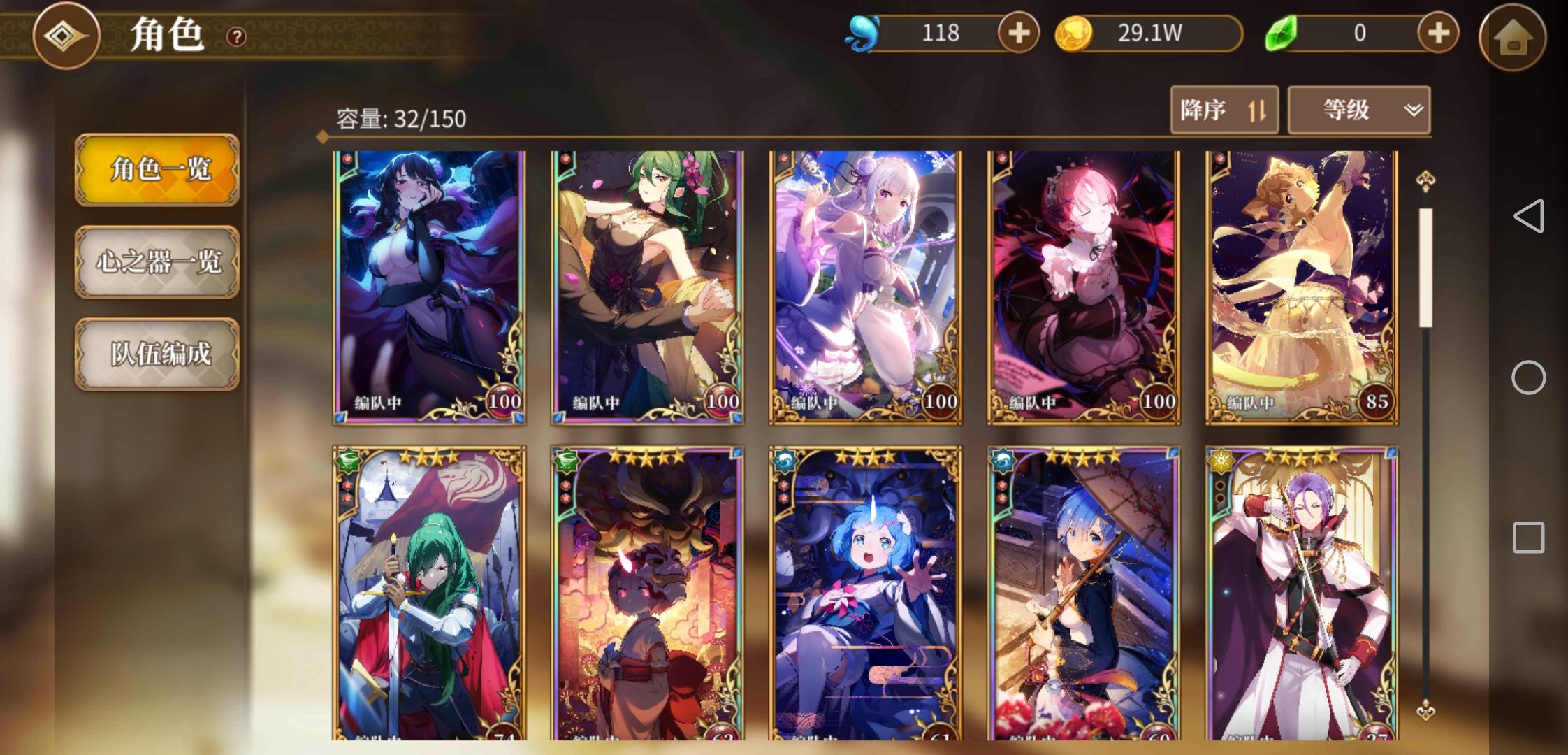1568x755 pixels.
Task: Click the blue water-drop currency icon
Action: [x=864, y=32]
